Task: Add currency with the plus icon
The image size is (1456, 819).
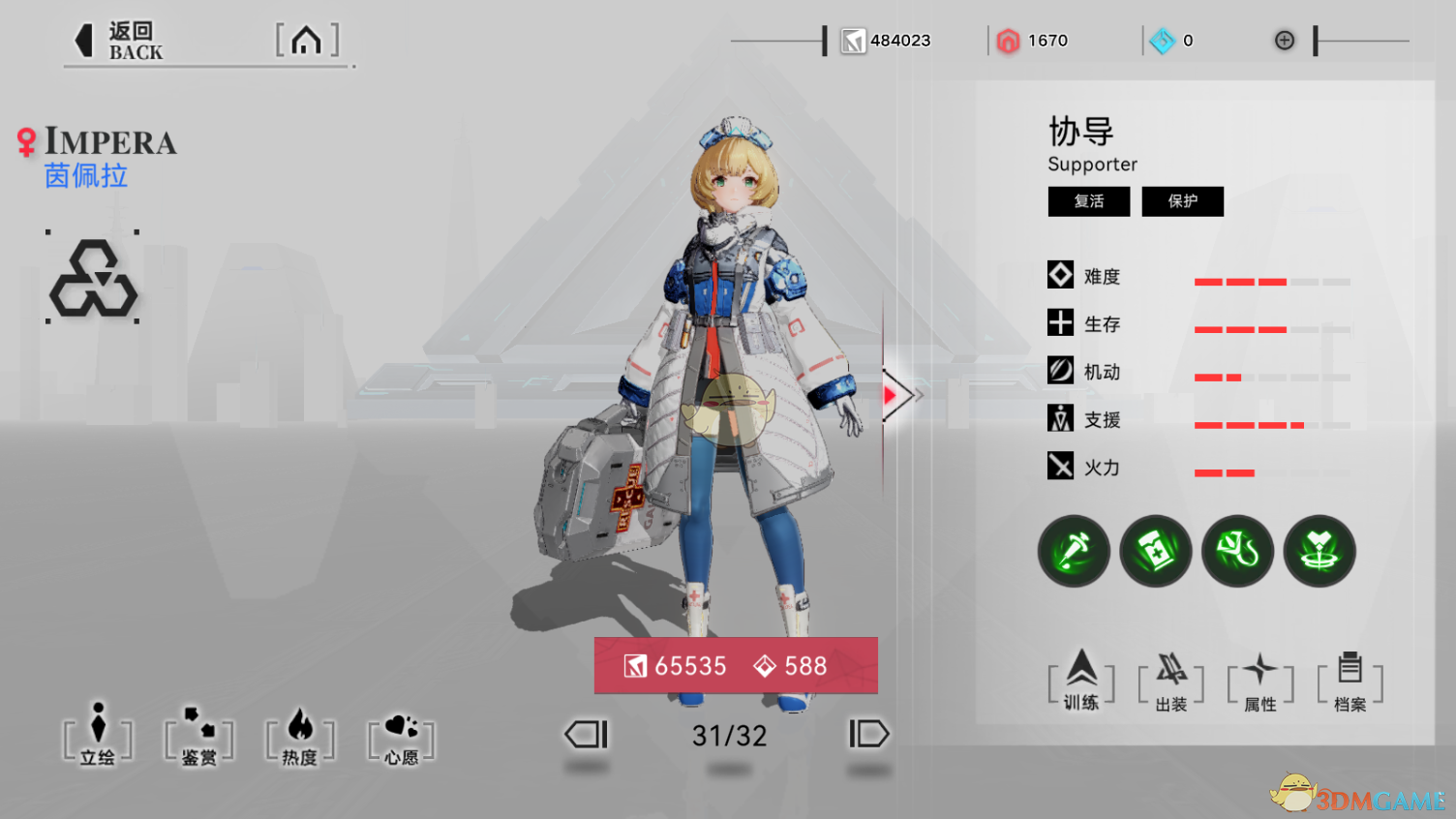Action: pos(1285,40)
